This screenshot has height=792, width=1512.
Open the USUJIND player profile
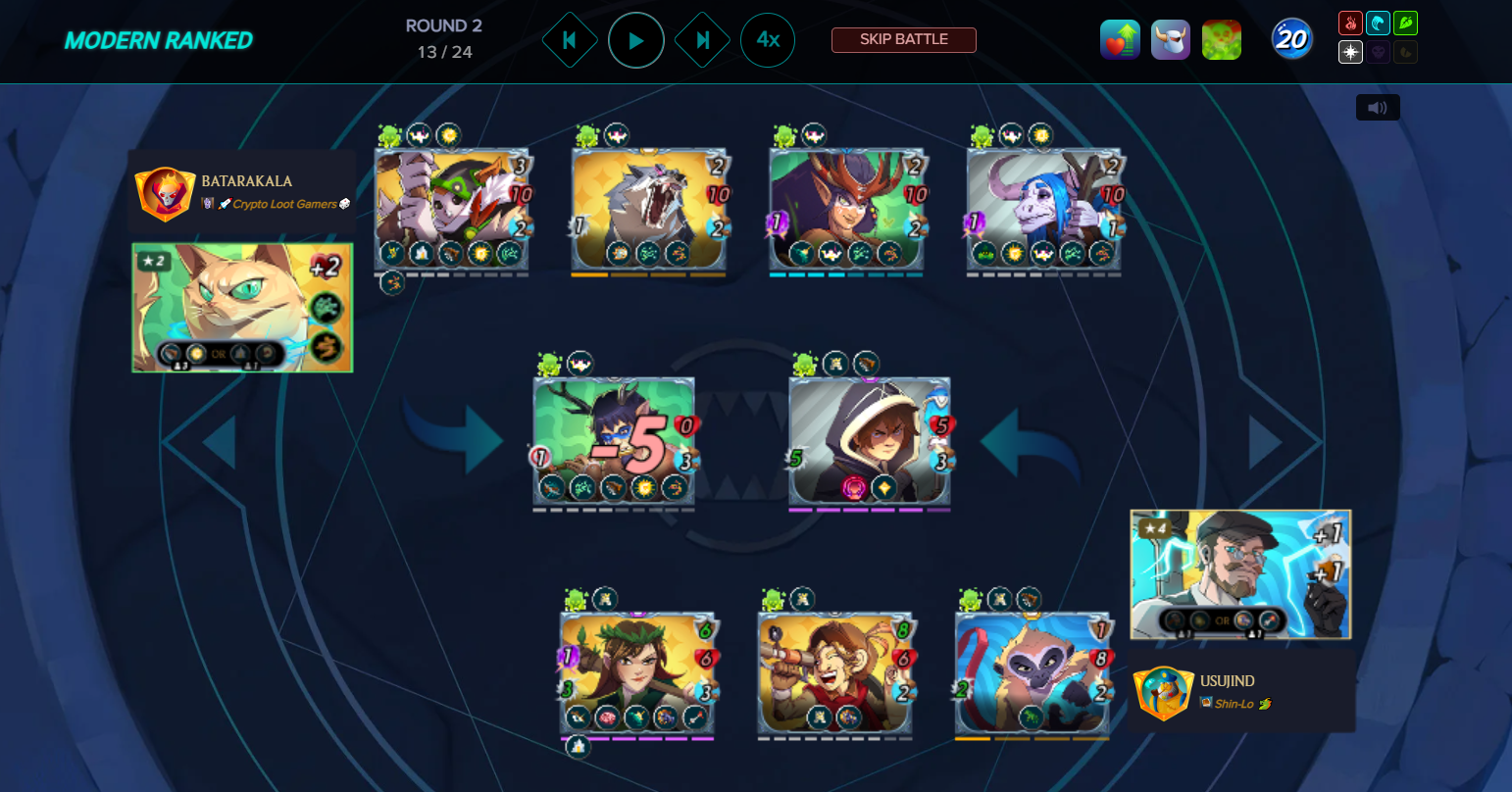coord(1227,681)
